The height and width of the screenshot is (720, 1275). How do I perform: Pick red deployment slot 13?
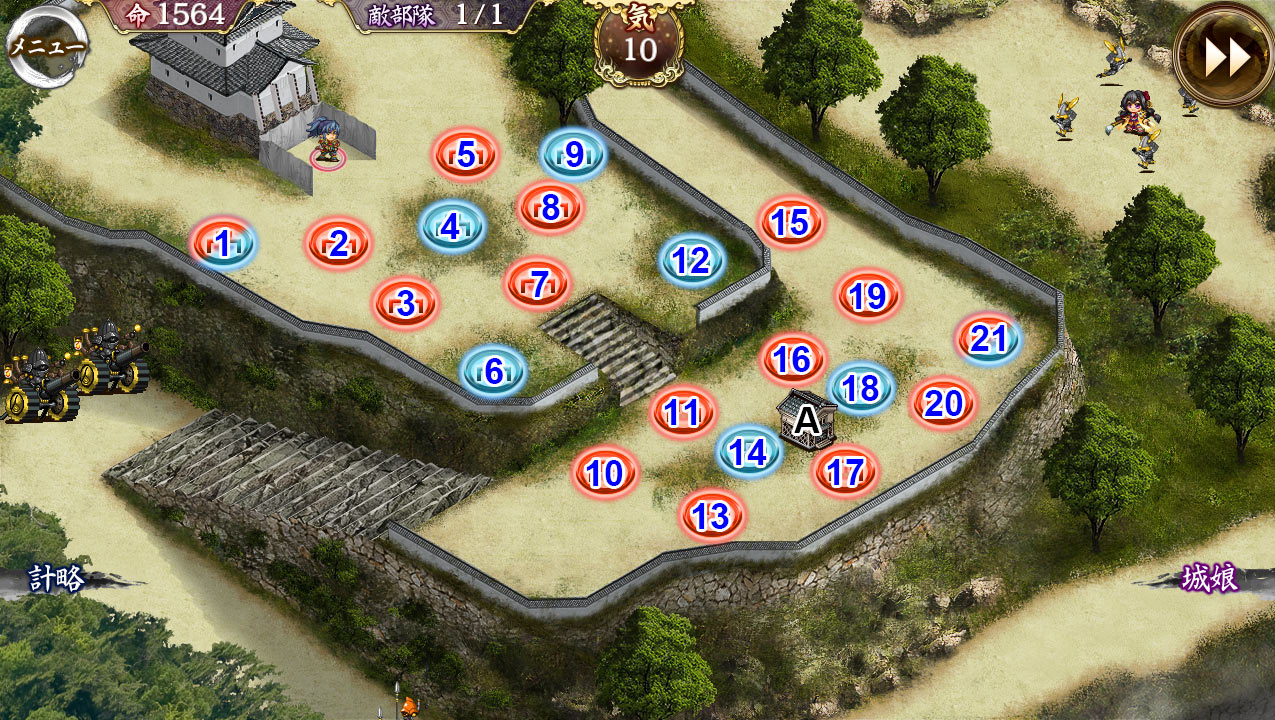click(711, 516)
